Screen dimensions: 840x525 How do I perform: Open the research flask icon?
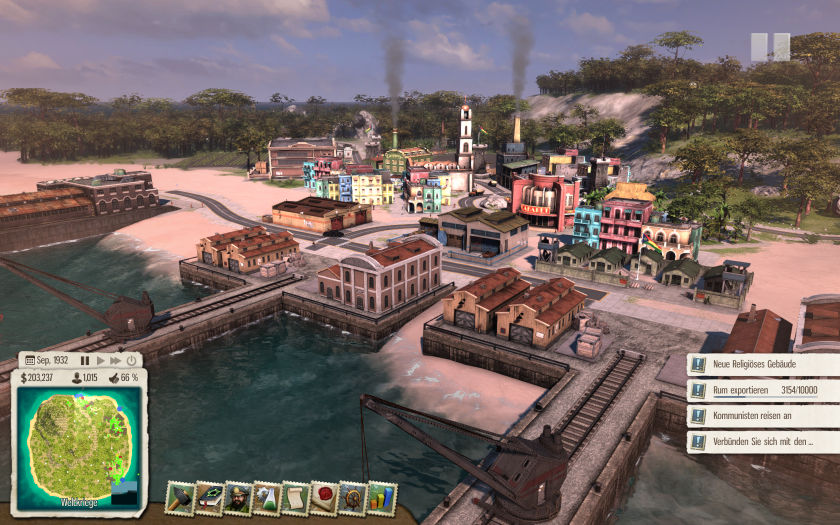(266, 497)
